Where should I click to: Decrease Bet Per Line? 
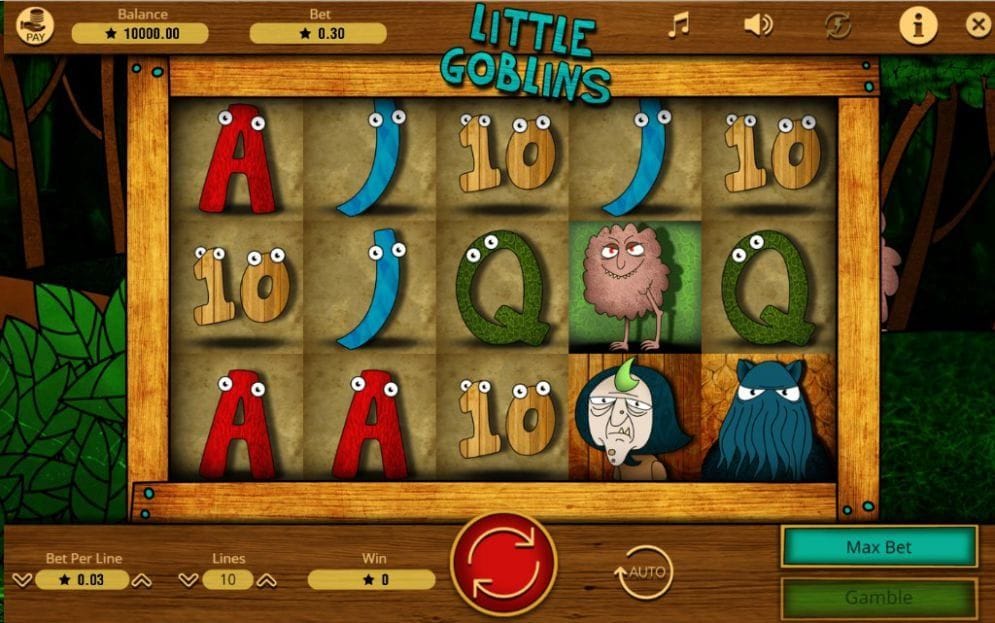pos(23,580)
